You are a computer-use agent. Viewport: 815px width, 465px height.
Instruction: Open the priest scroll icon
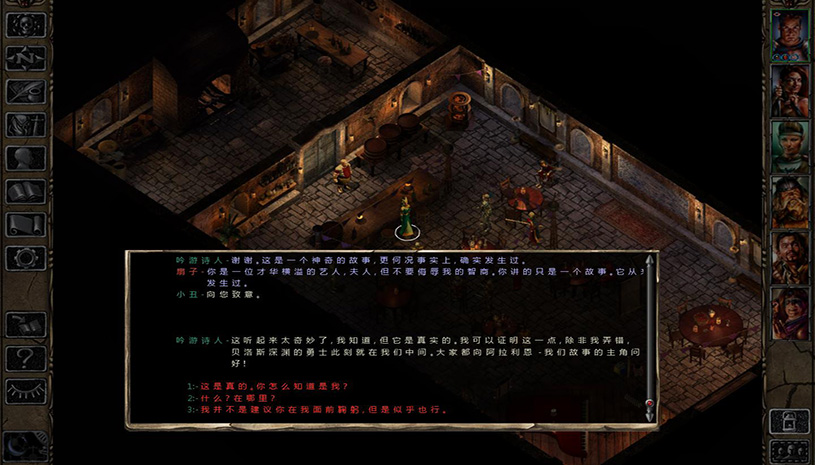click(26, 223)
